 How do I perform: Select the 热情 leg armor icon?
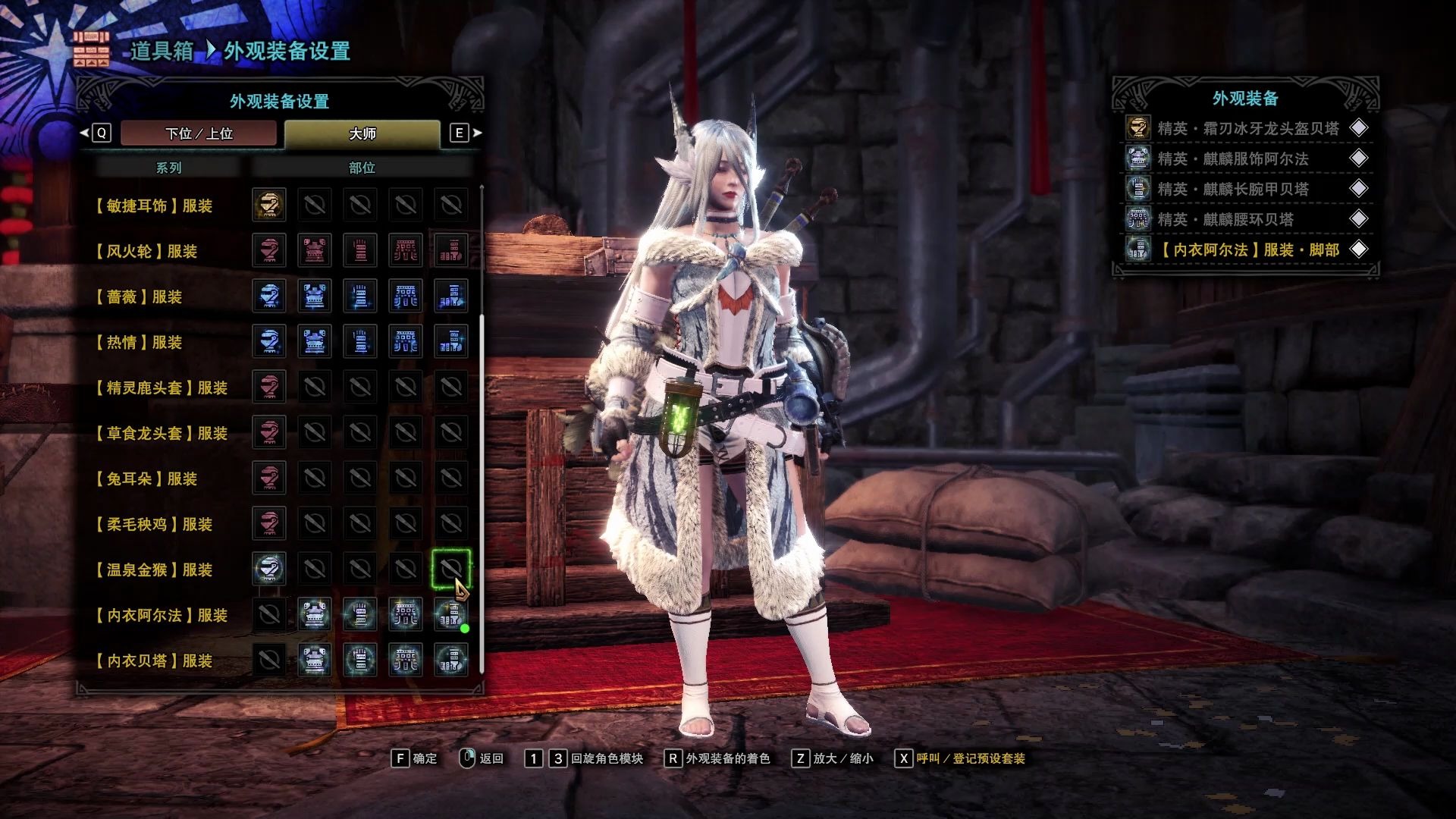point(451,341)
